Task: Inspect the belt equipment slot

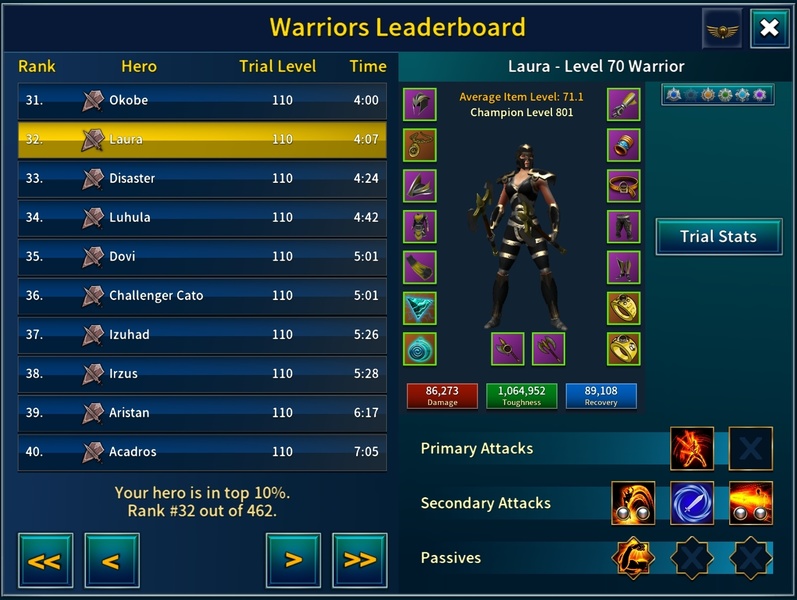Action: [624, 186]
